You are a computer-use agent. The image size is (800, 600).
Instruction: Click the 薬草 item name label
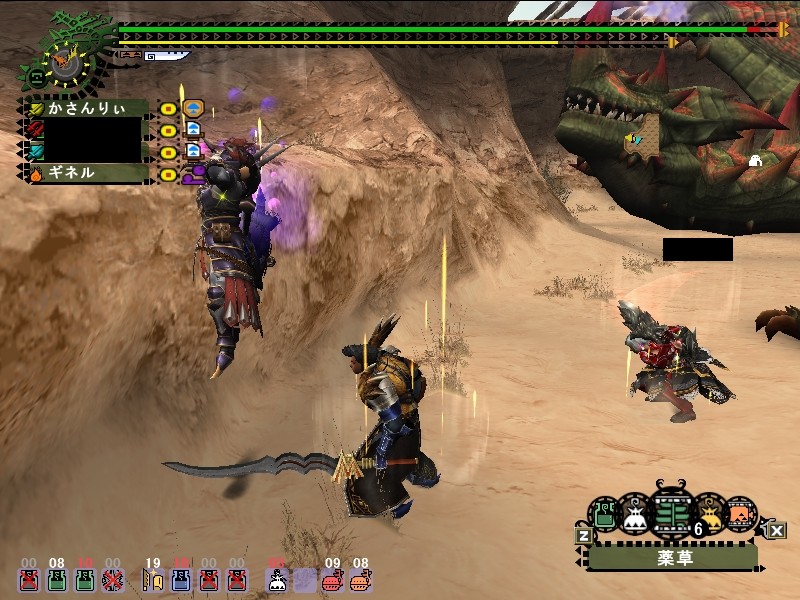pos(670,557)
